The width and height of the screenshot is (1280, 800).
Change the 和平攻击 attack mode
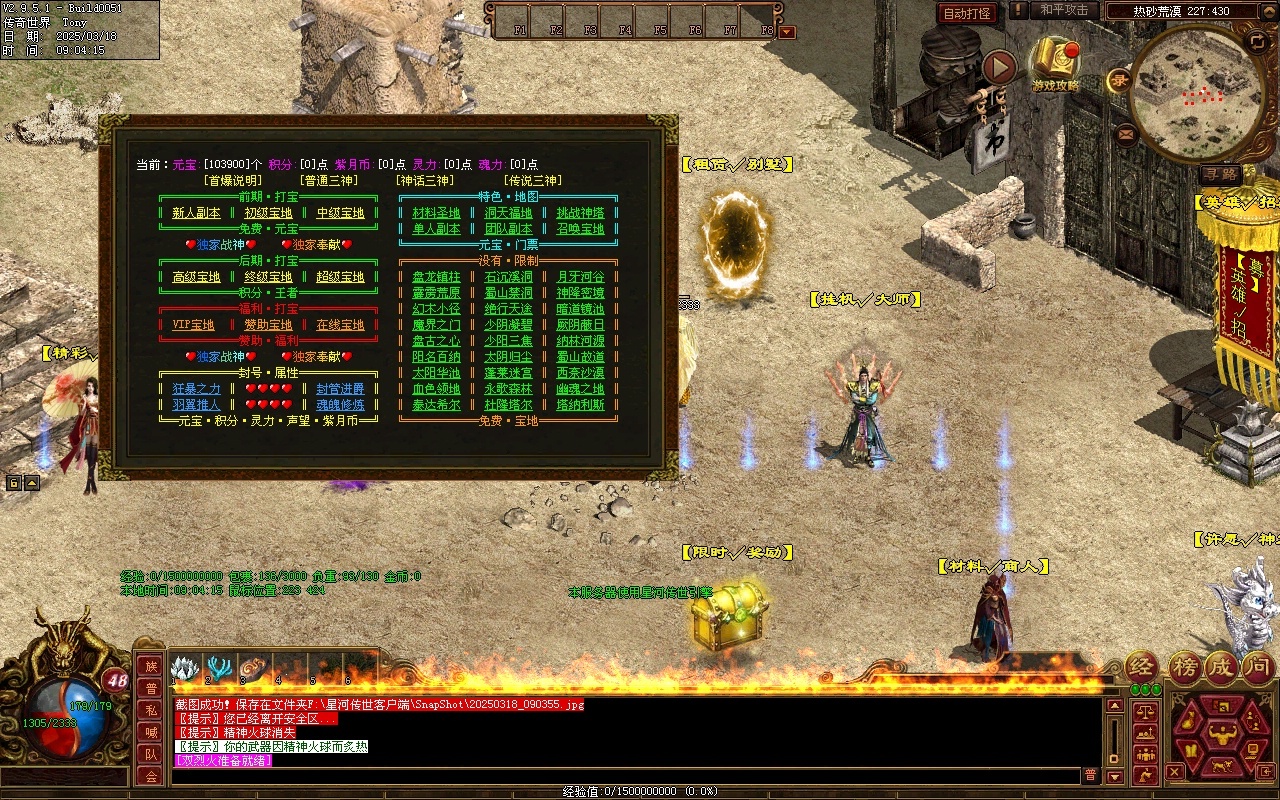[1063, 10]
